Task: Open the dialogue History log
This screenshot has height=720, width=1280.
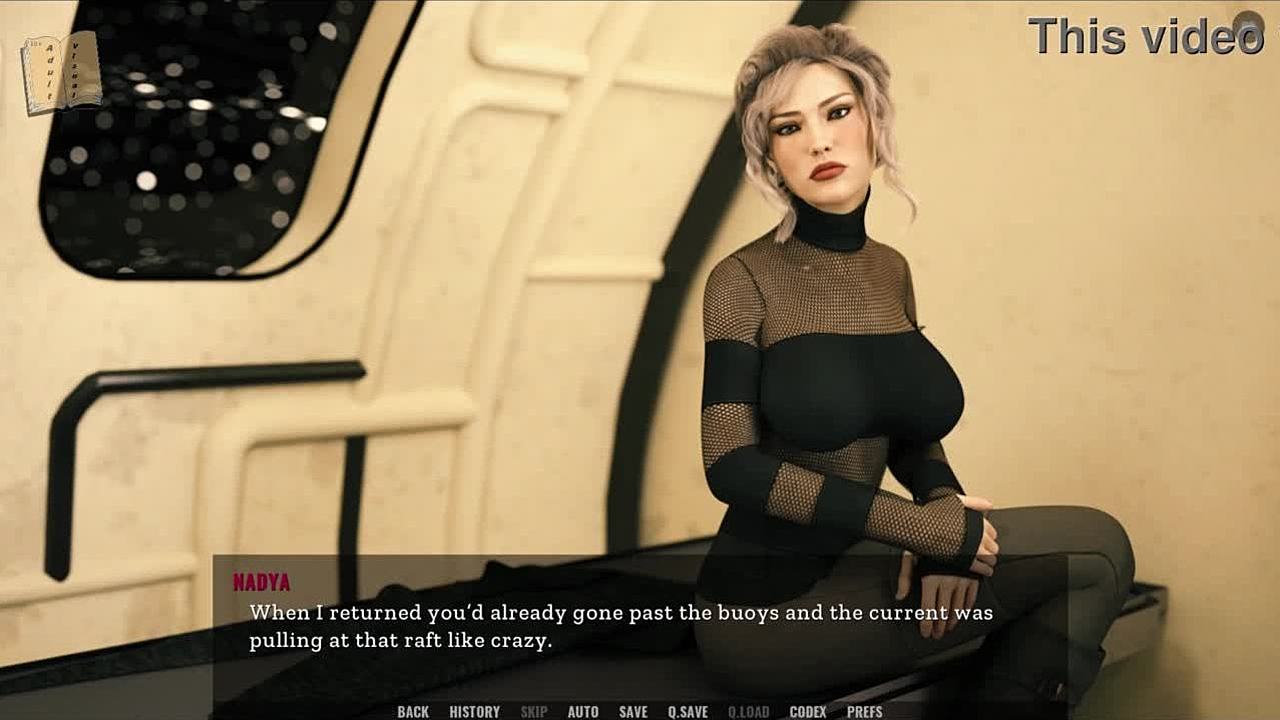Action: (474, 711)
